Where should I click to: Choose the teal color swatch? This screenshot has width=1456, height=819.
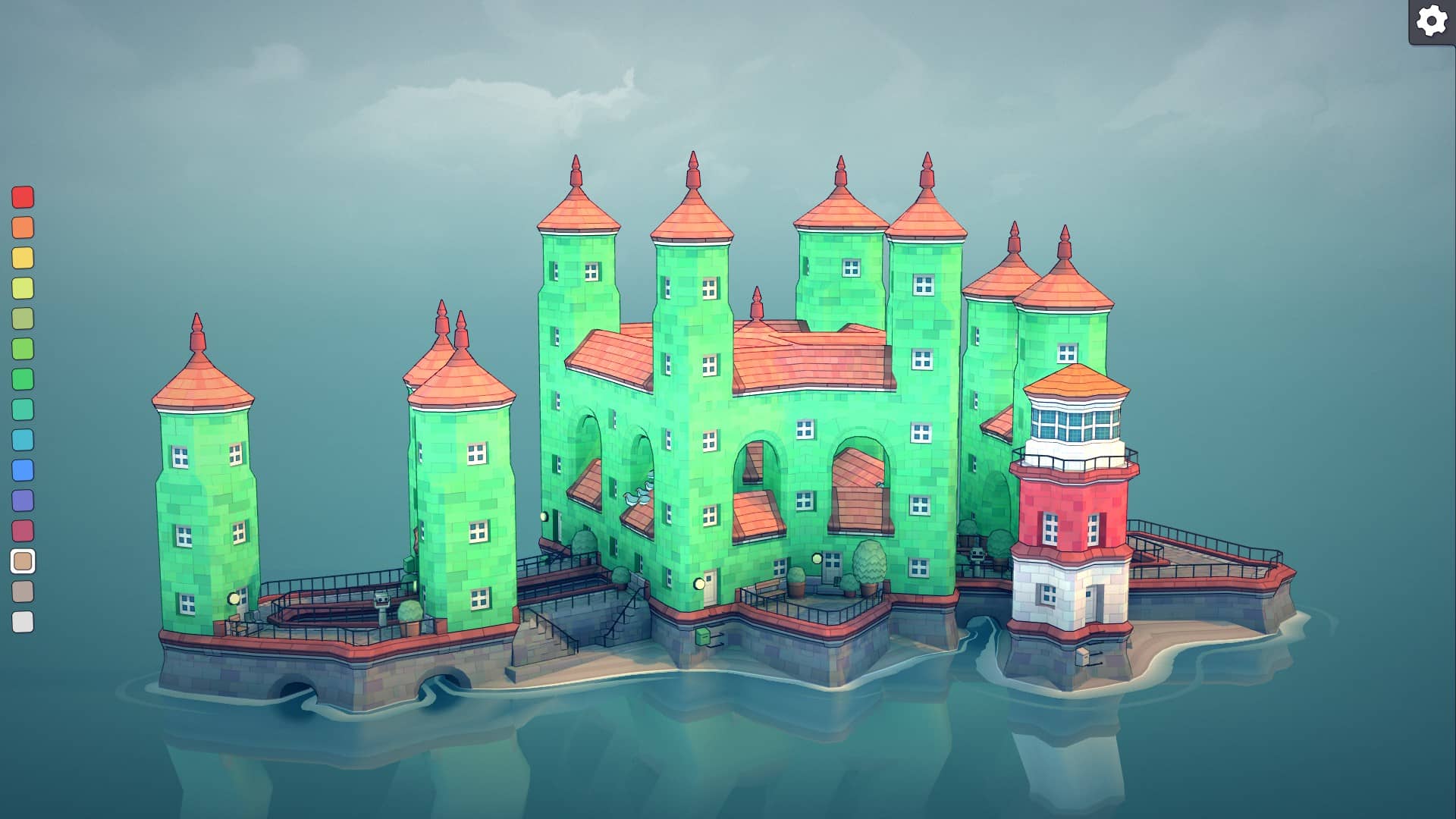(23, 409)
